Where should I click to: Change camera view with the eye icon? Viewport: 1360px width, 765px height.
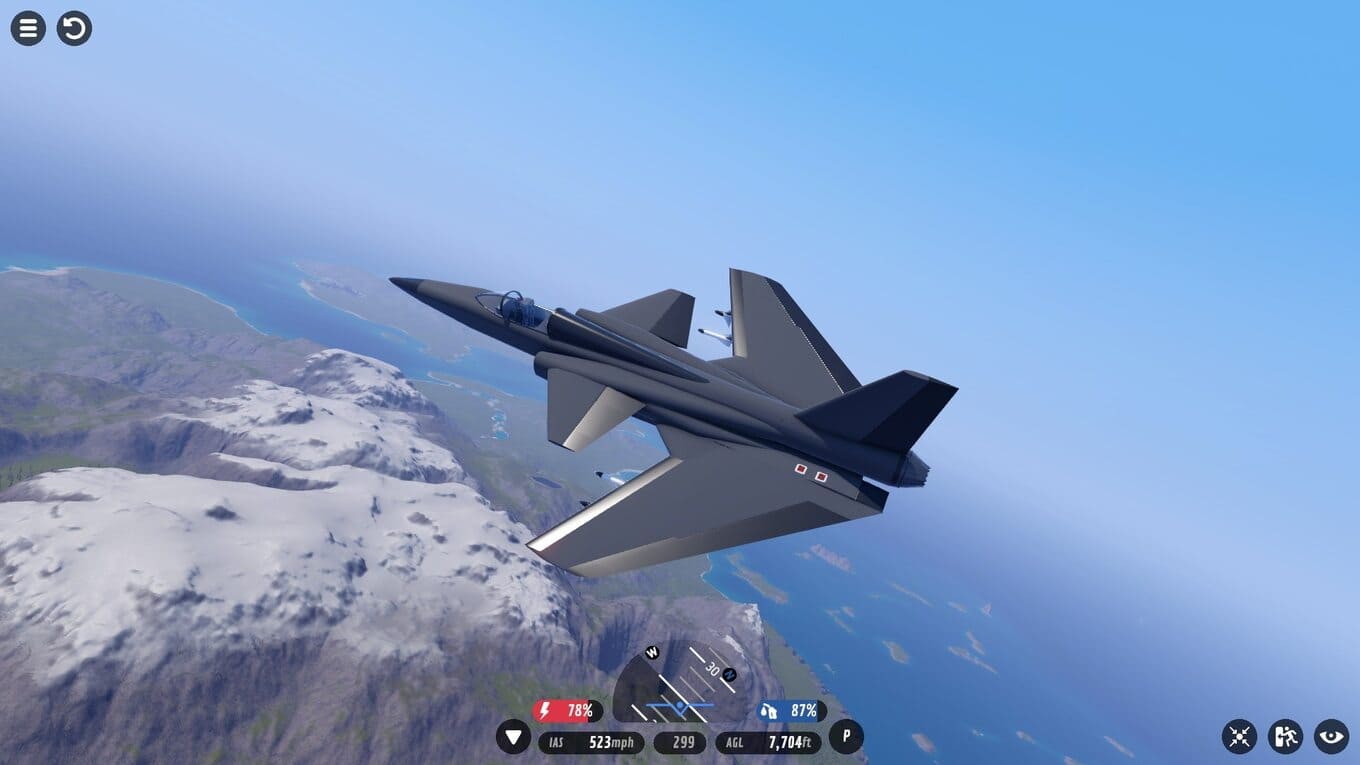(x=1331, y=737)
